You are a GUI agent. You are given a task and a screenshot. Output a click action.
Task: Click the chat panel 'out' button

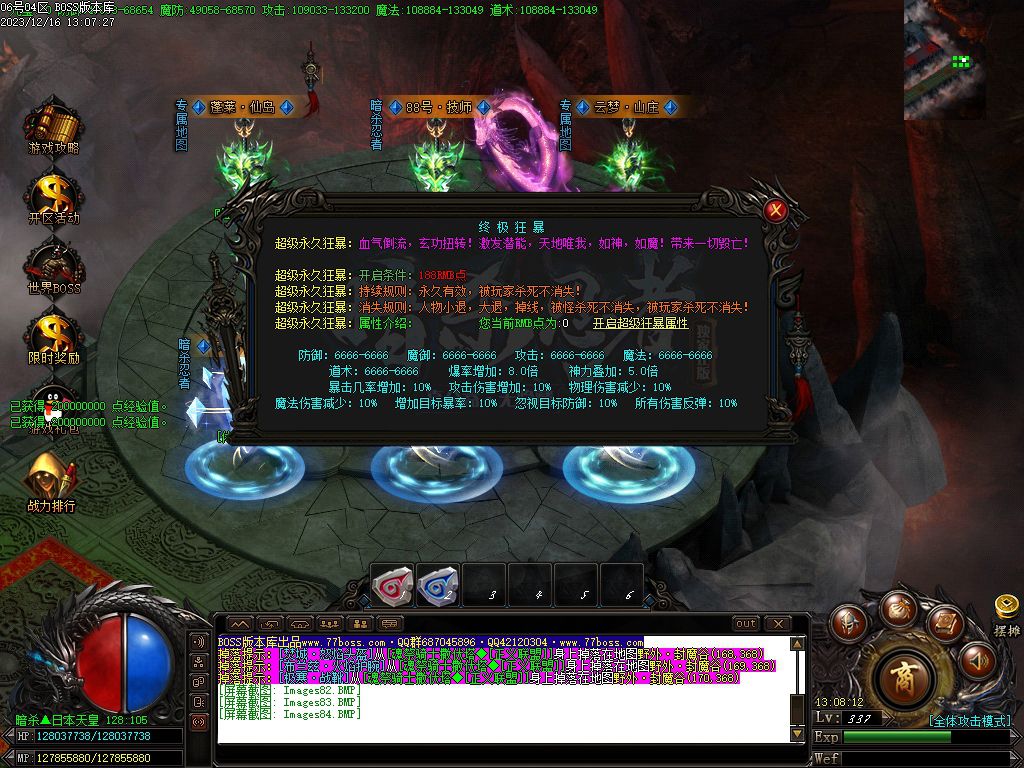tap(746, 624)
